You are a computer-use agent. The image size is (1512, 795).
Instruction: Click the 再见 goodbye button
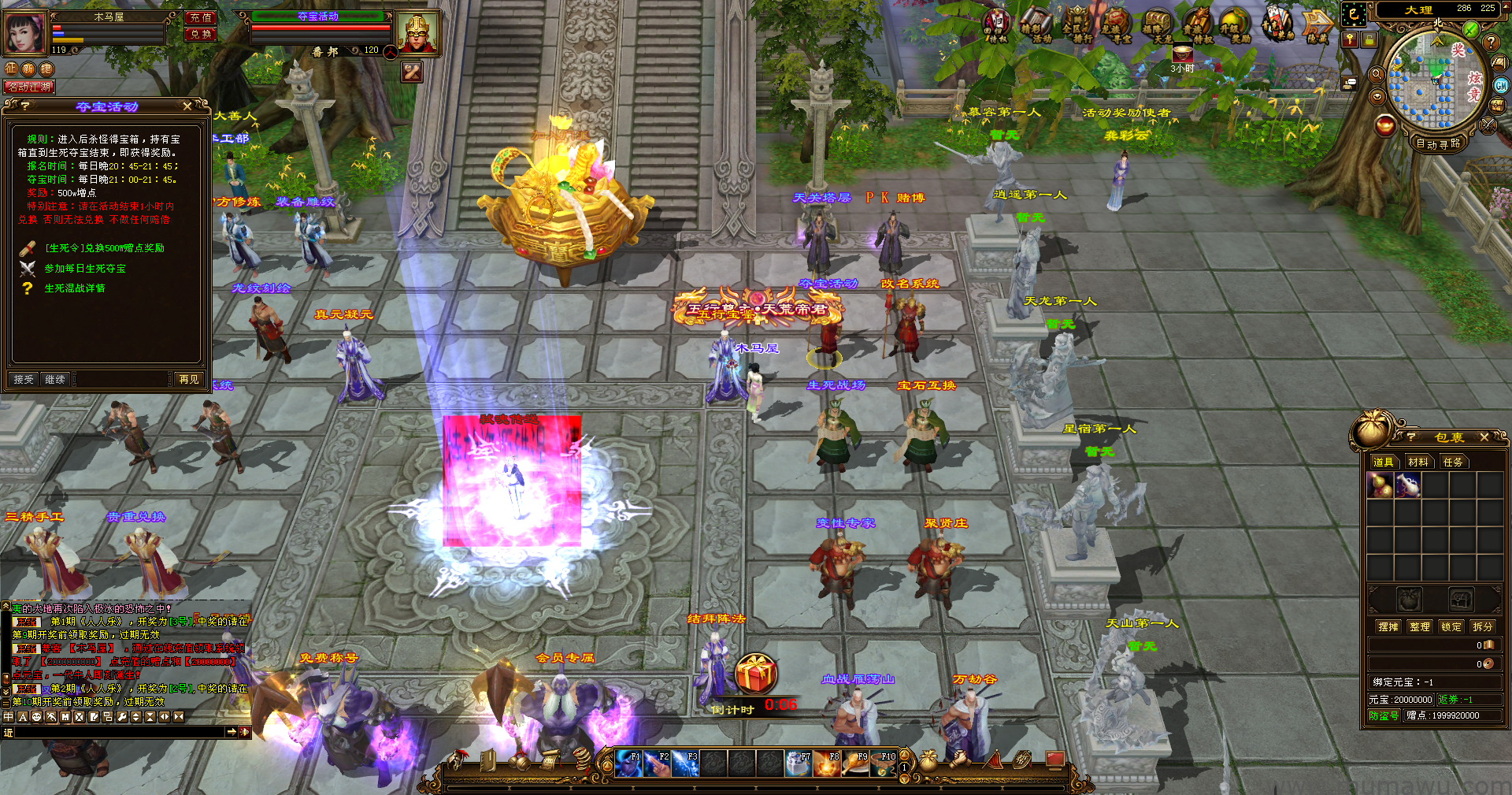(x=189, y=380)
